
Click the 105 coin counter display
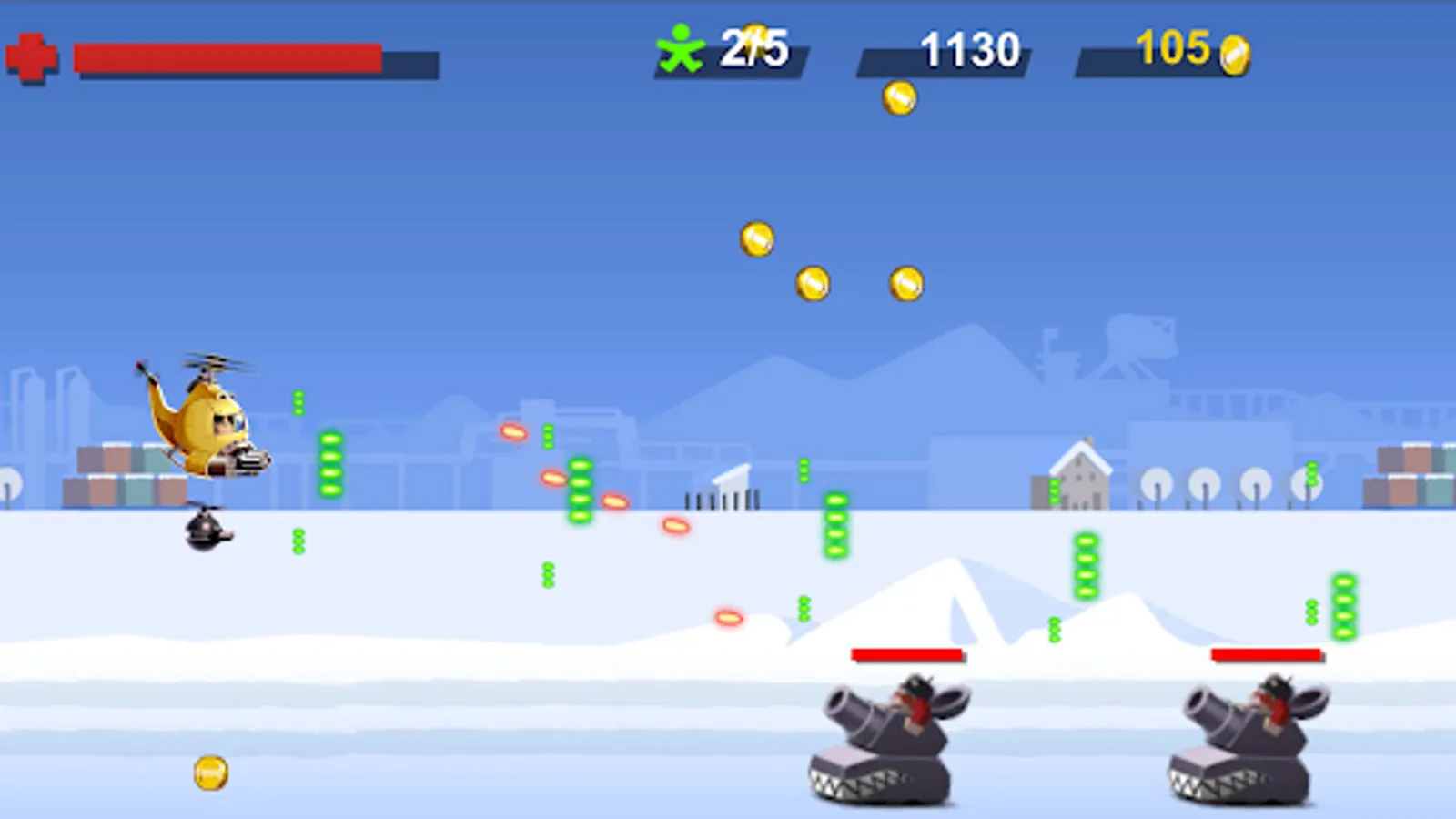[1174, 52]
